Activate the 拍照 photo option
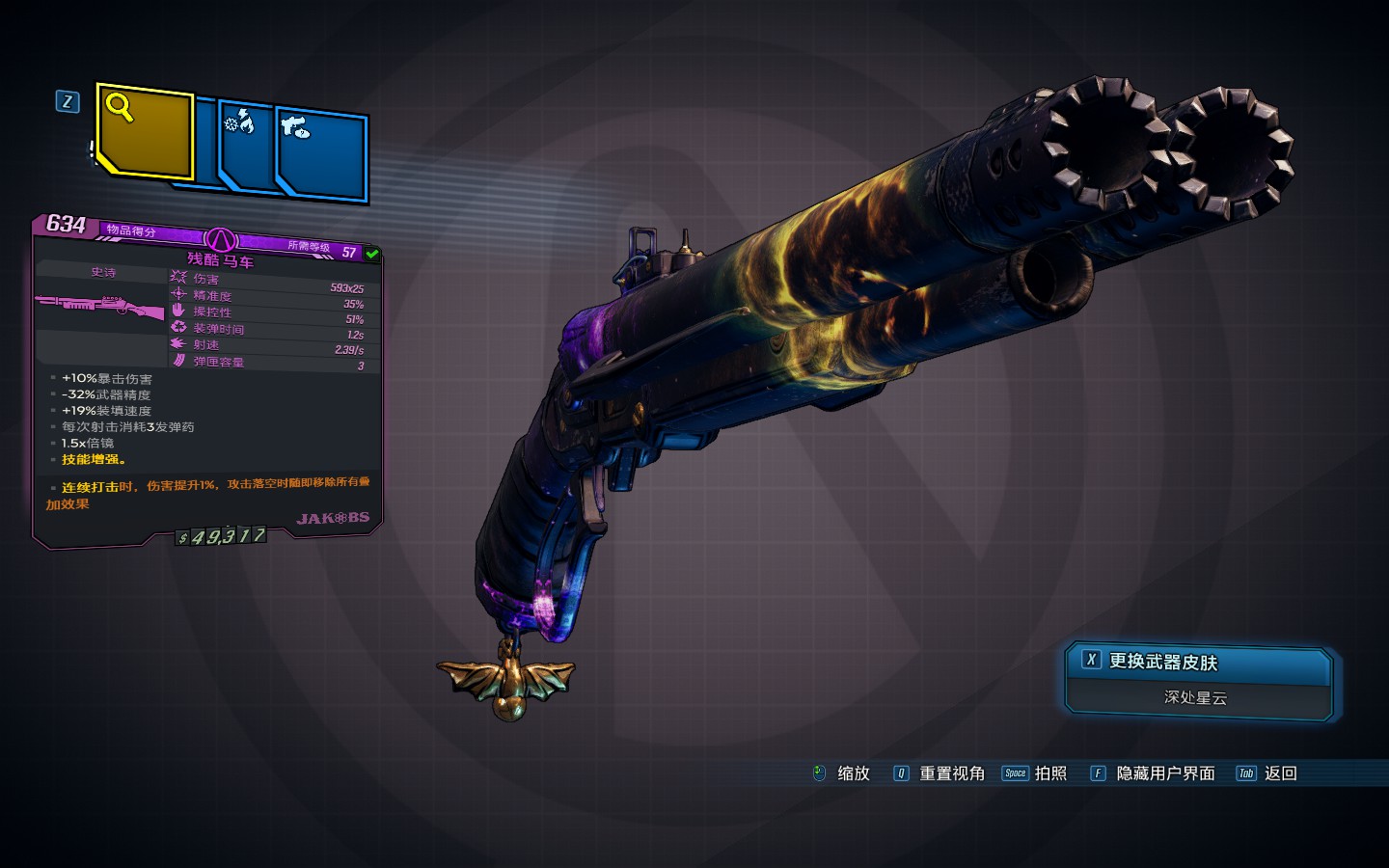1389x868 pixels. click(x=1035, y=773)
